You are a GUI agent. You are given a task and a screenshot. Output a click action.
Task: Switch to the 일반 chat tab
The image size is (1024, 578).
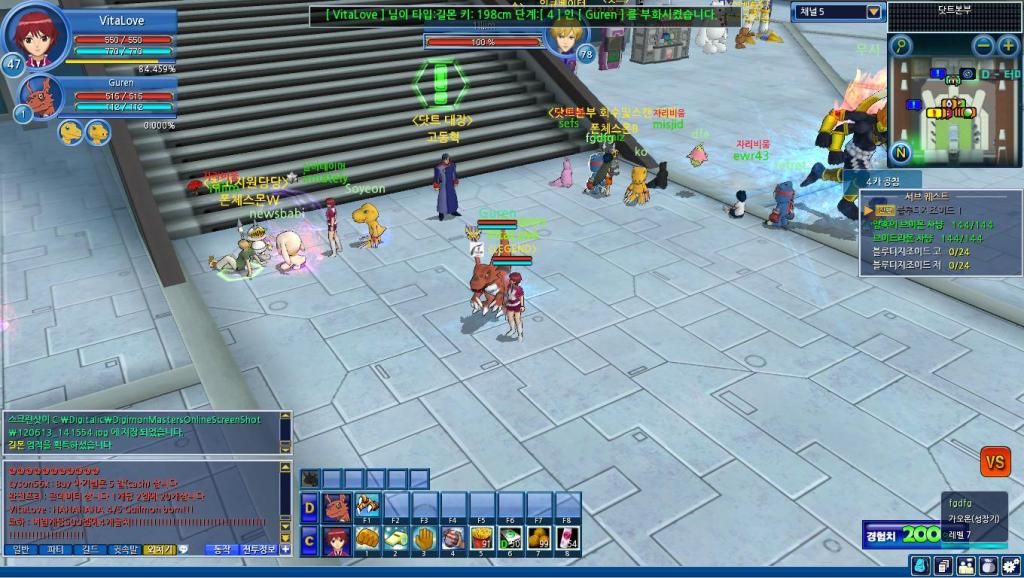pos(21,549)
